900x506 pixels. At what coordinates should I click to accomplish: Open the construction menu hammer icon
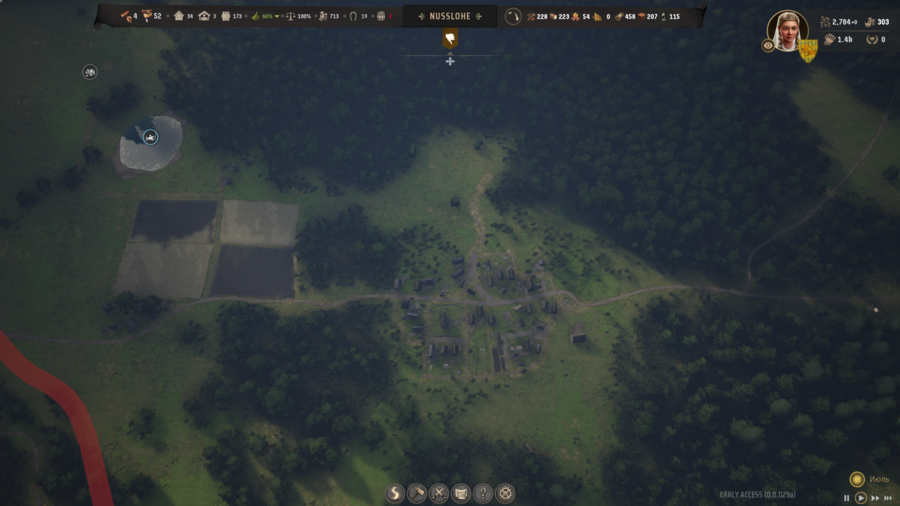[x=417, y=493]
